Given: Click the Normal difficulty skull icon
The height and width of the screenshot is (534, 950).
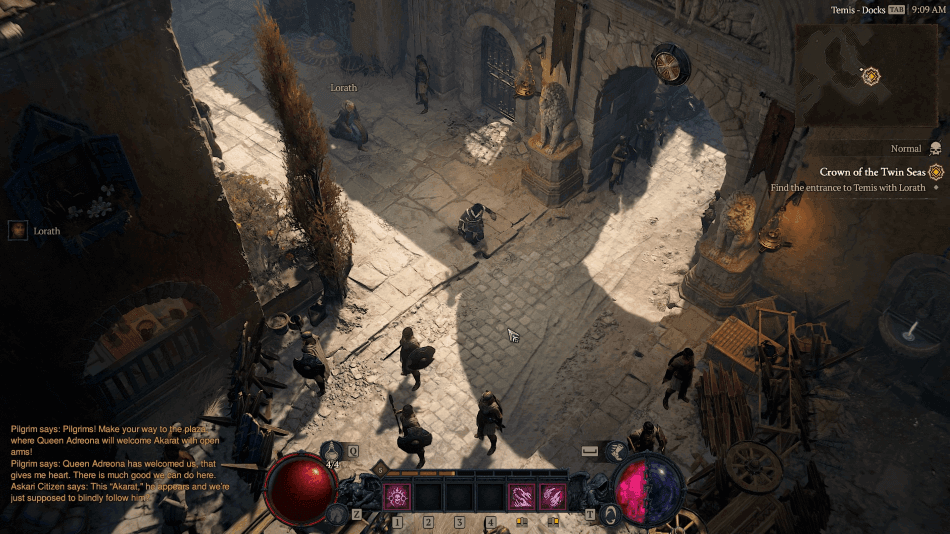Looking at the screenshot, I should click(x=935, y=149).
